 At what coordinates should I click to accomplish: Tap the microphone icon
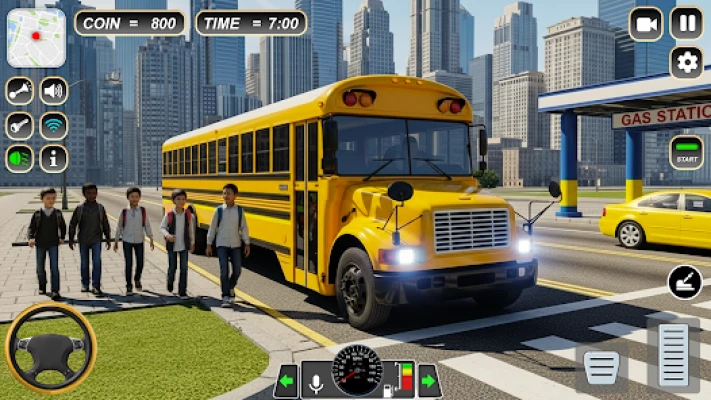tap(316, 381)
